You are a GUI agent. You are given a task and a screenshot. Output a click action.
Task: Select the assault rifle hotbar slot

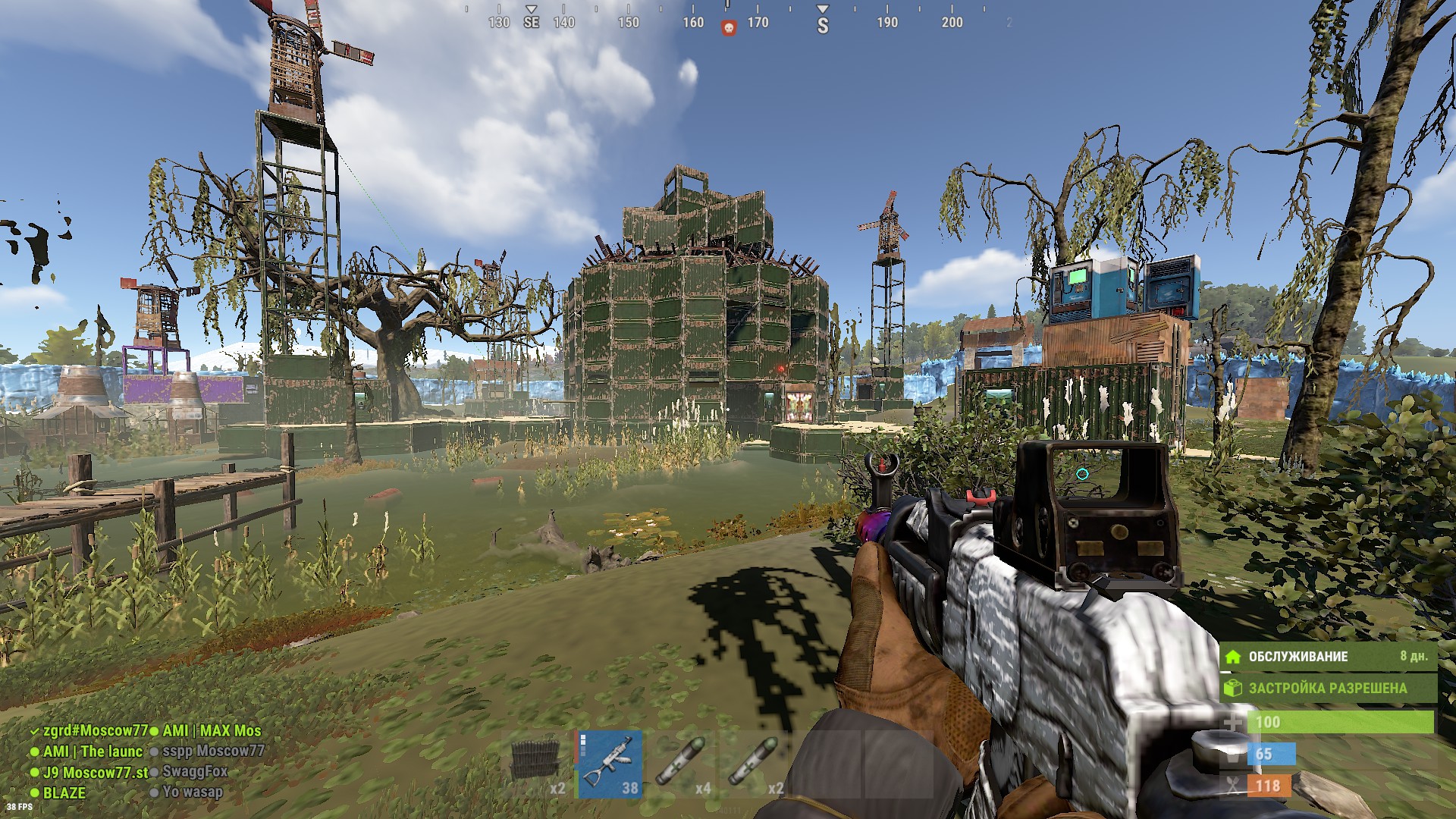tap(610, 764)
